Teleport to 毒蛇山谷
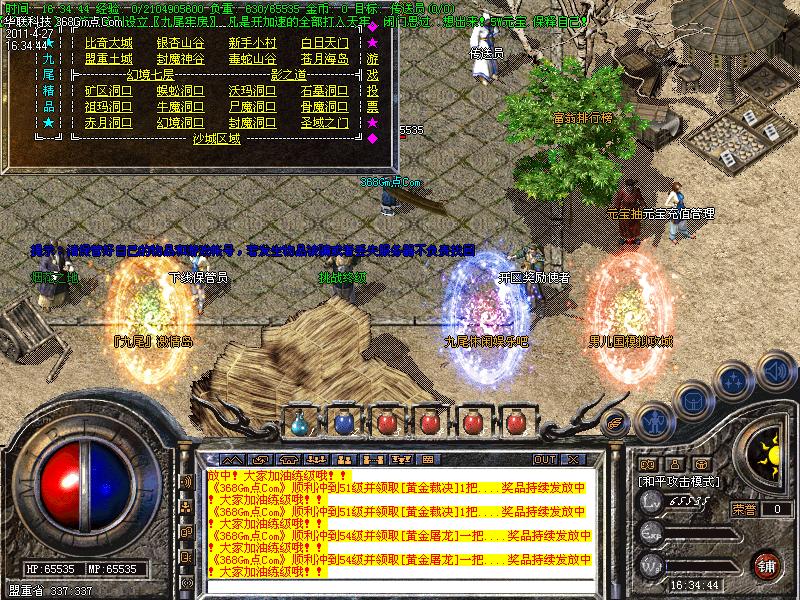 tap(252, 59)
